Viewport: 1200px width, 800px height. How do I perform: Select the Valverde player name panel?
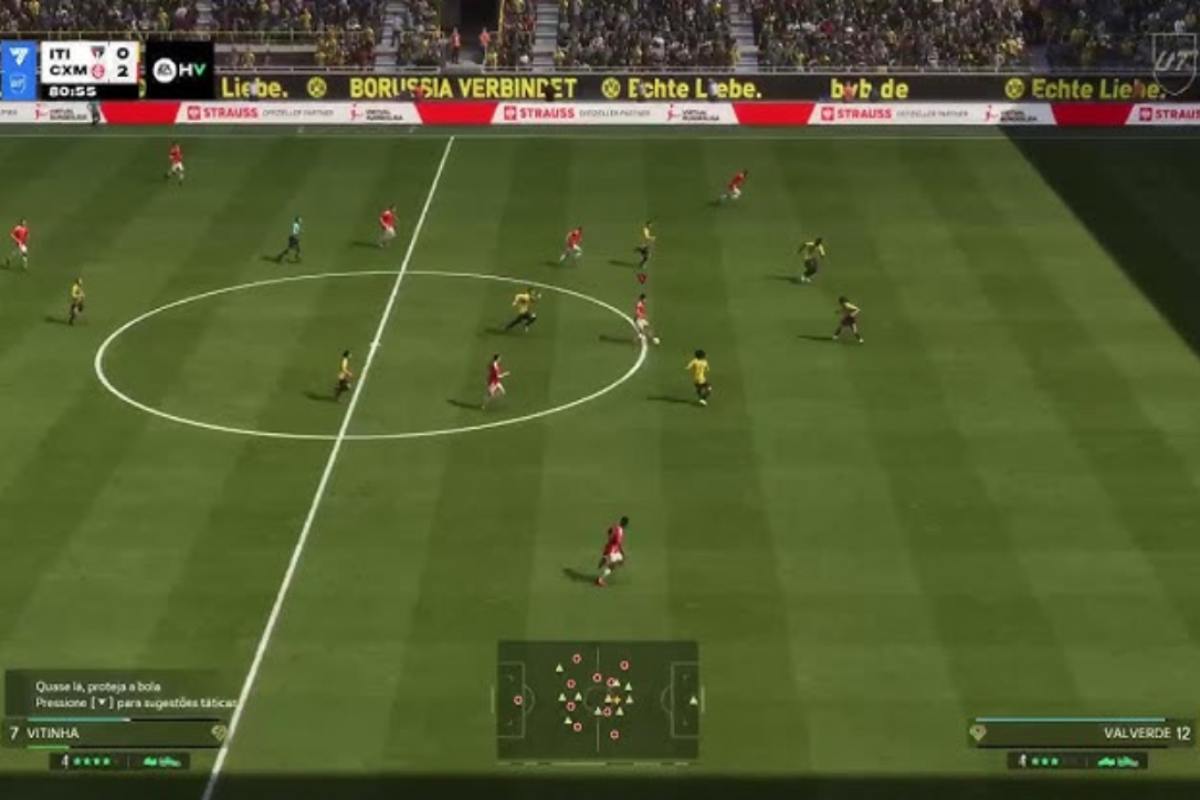(x=1082, y=733)
